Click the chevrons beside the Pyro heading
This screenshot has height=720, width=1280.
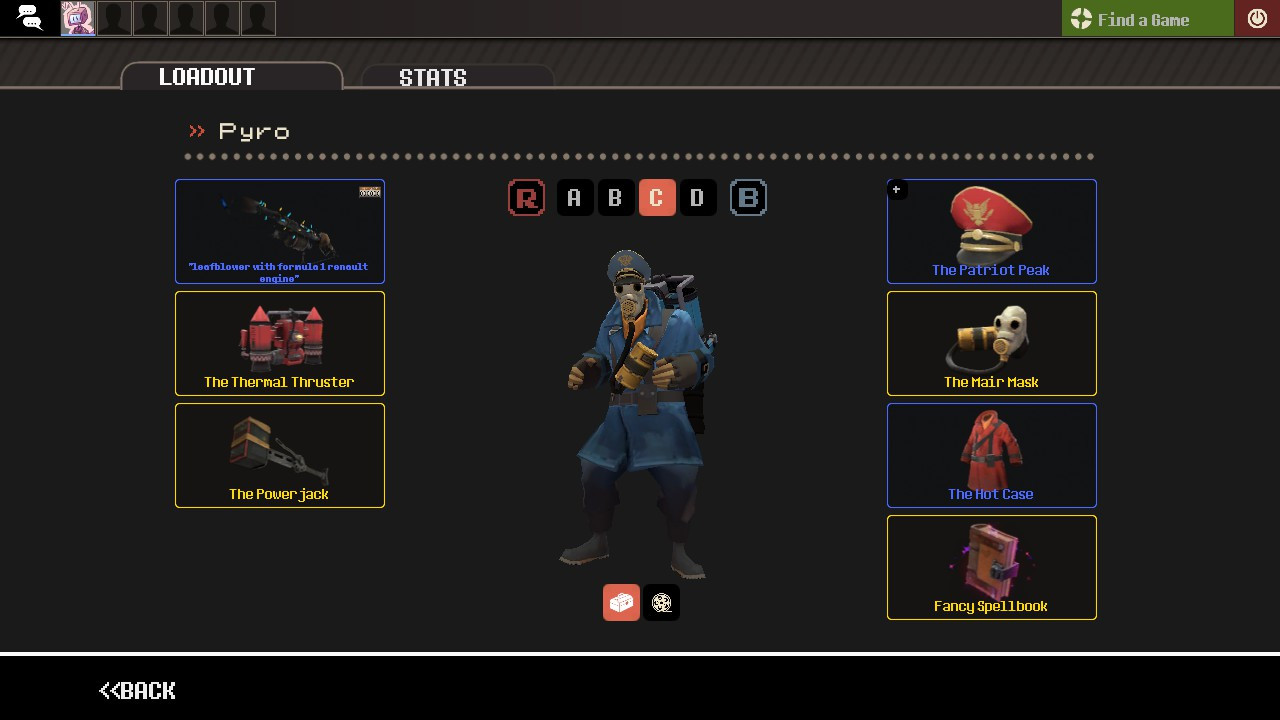point(196,130)
